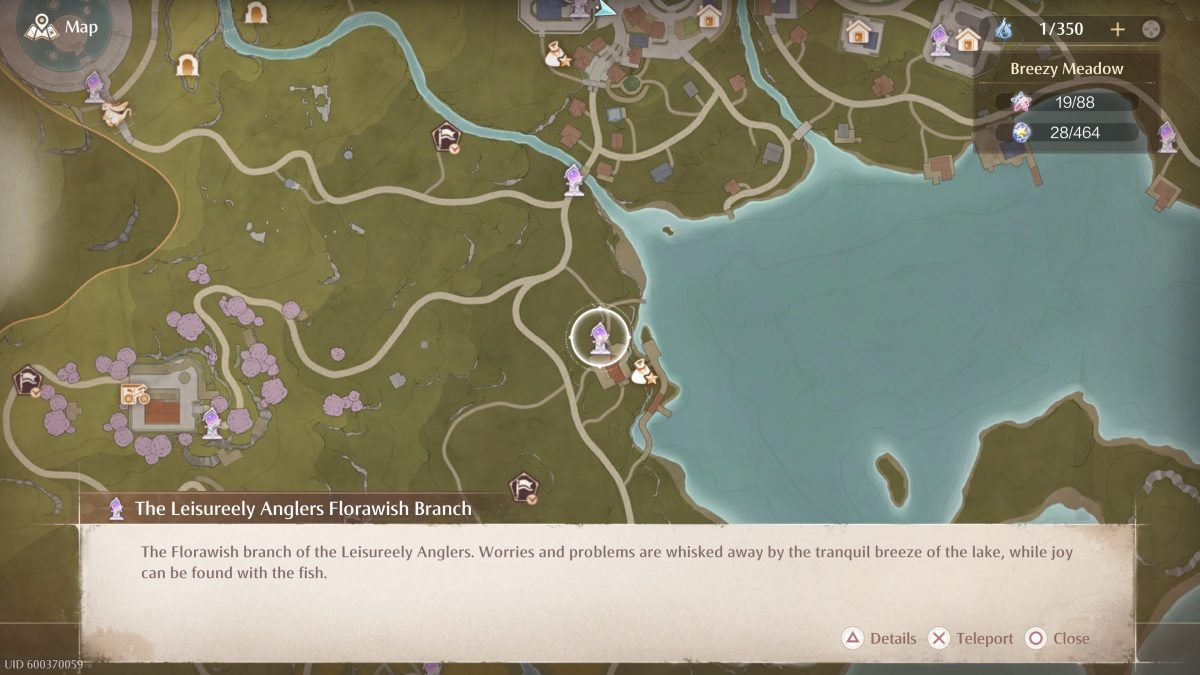Open the Breezy Meadow region panel

1066,69
